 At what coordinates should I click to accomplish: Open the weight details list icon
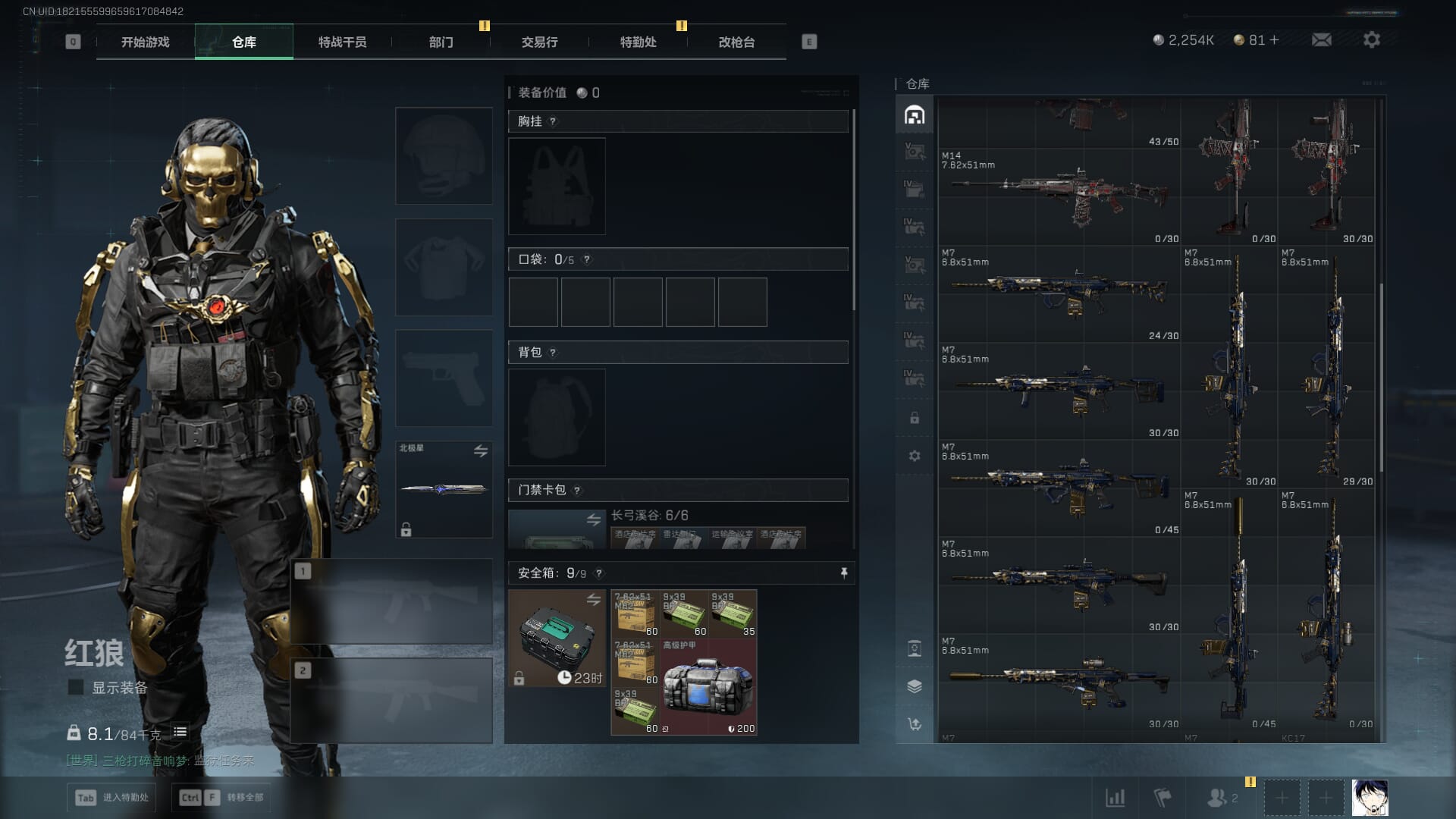180,732
